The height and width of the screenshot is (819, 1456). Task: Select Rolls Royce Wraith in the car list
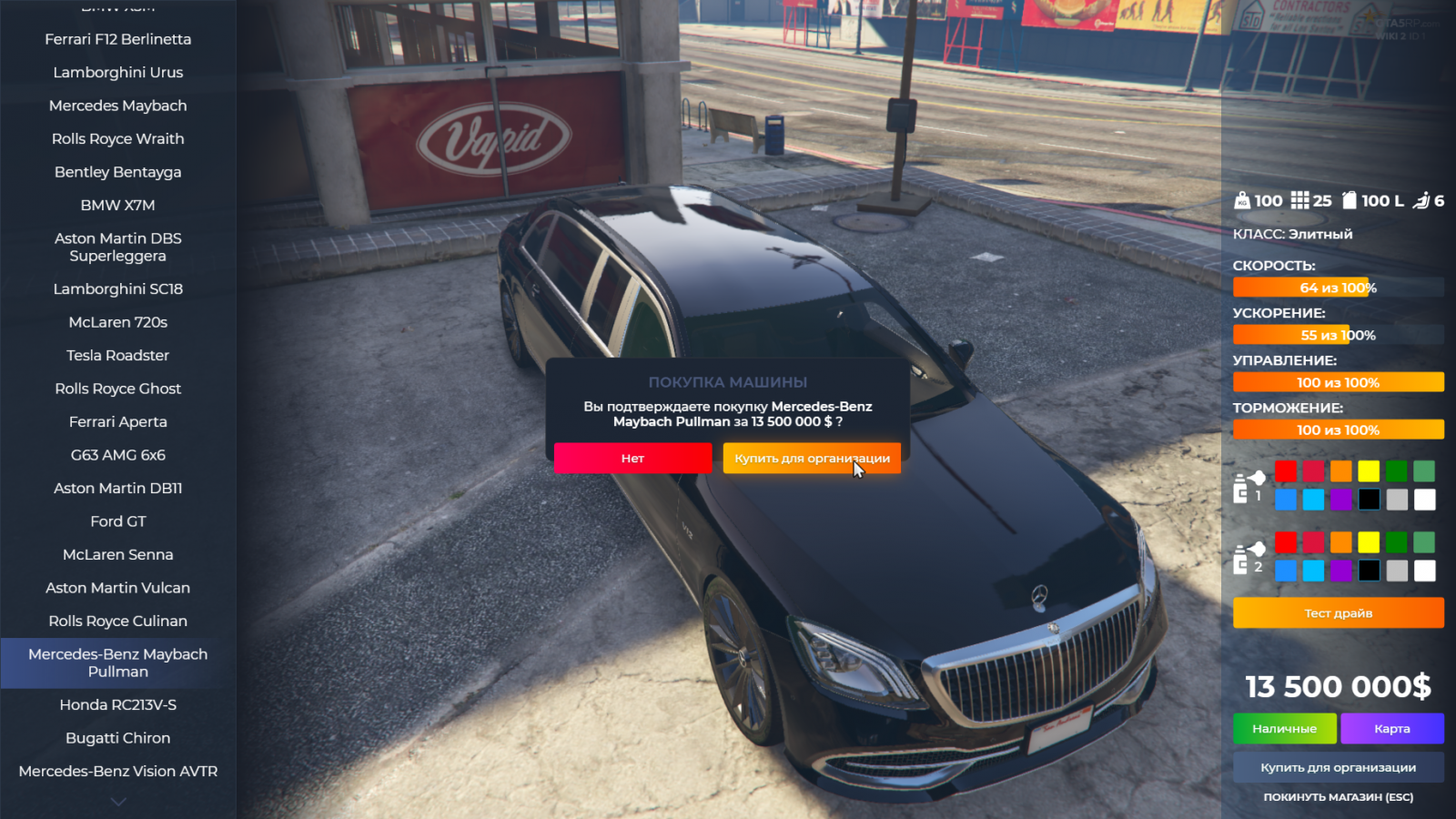pyautogui.click(x=118, y=139)
